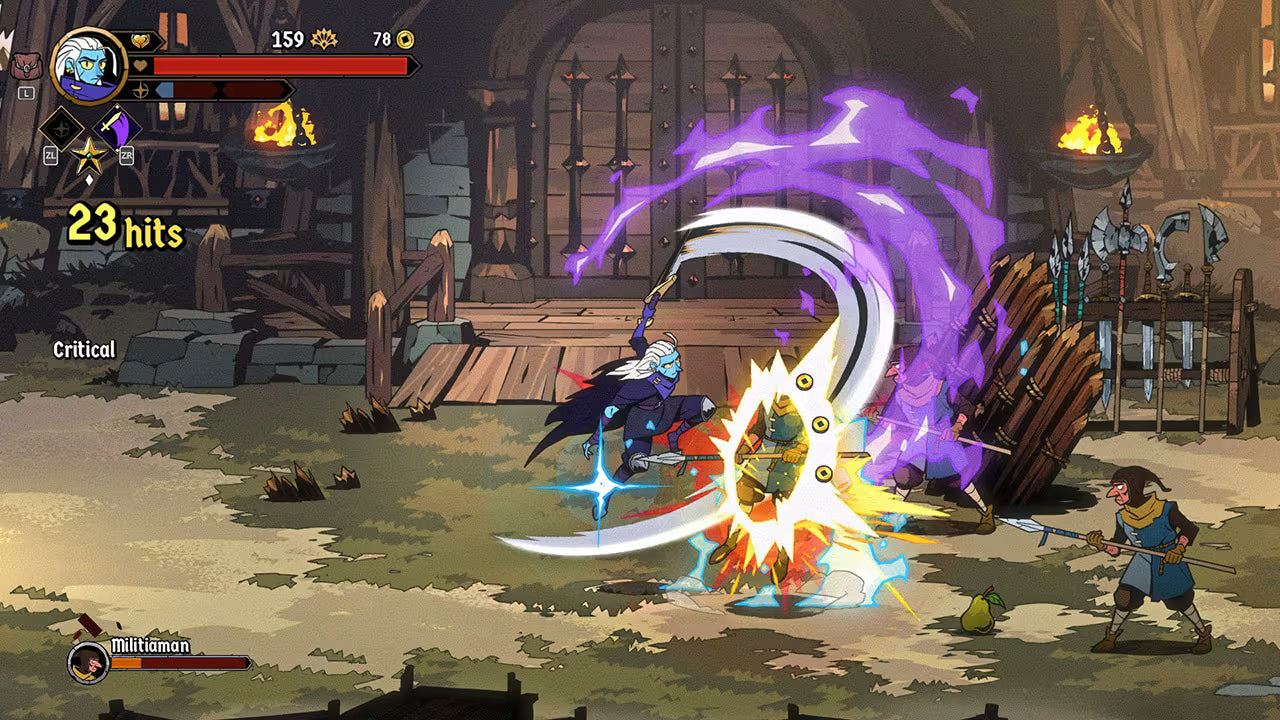
Task: Click the red player health bar
Action: 280,64
